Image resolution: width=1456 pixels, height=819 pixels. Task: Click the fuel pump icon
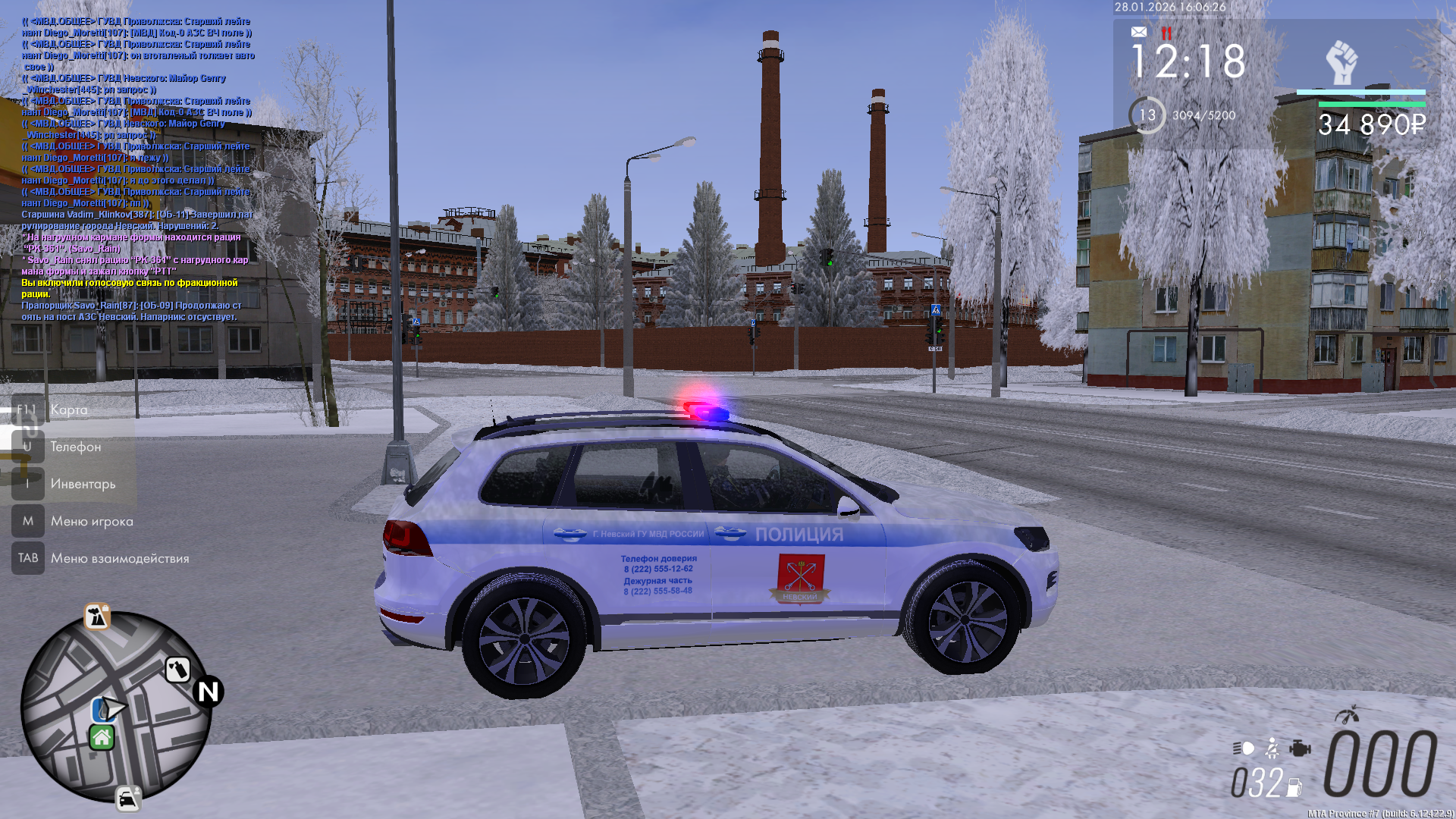(1294, 787)
